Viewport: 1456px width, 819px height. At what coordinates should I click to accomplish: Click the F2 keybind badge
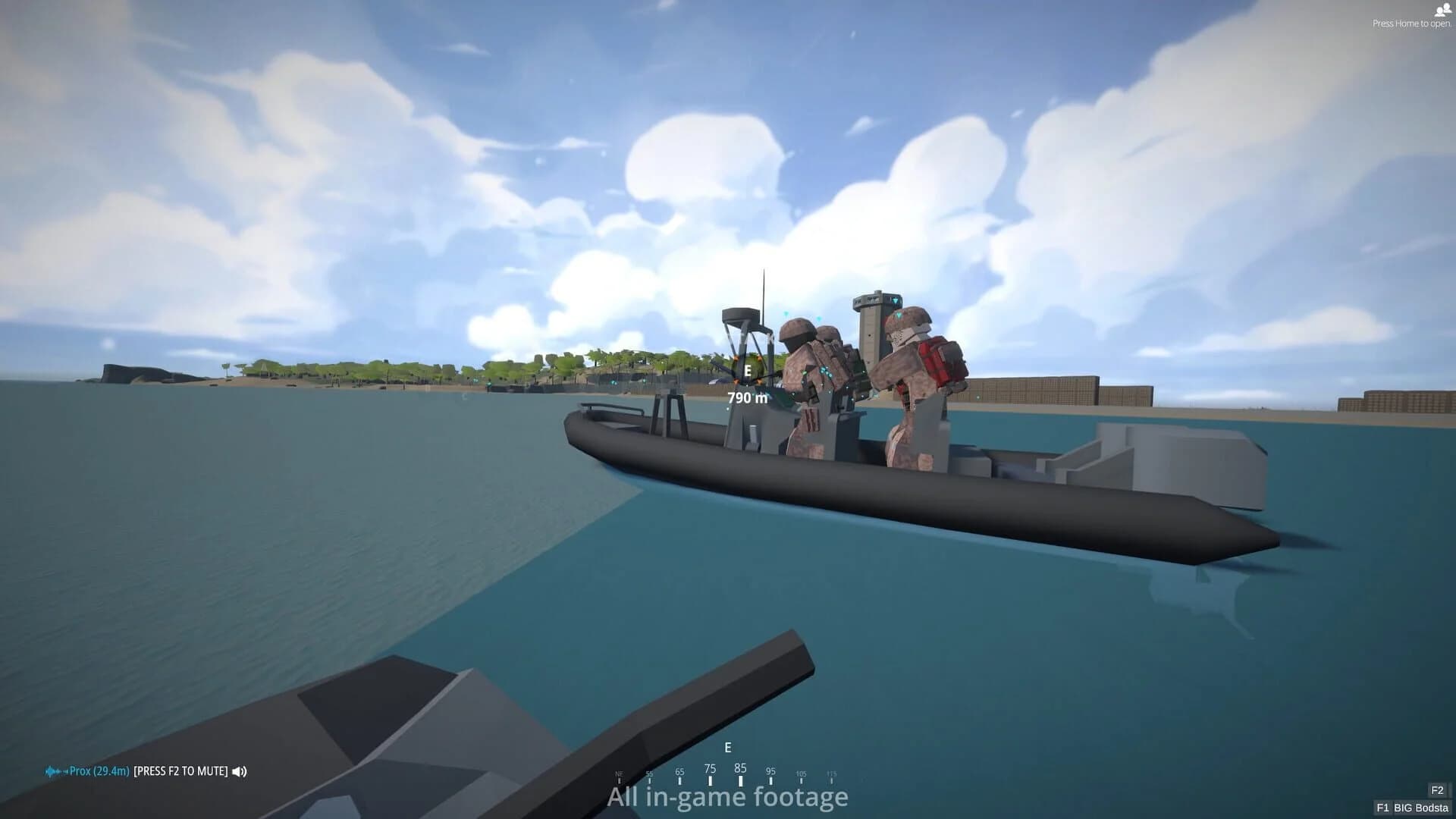(x=1436, y=789)
